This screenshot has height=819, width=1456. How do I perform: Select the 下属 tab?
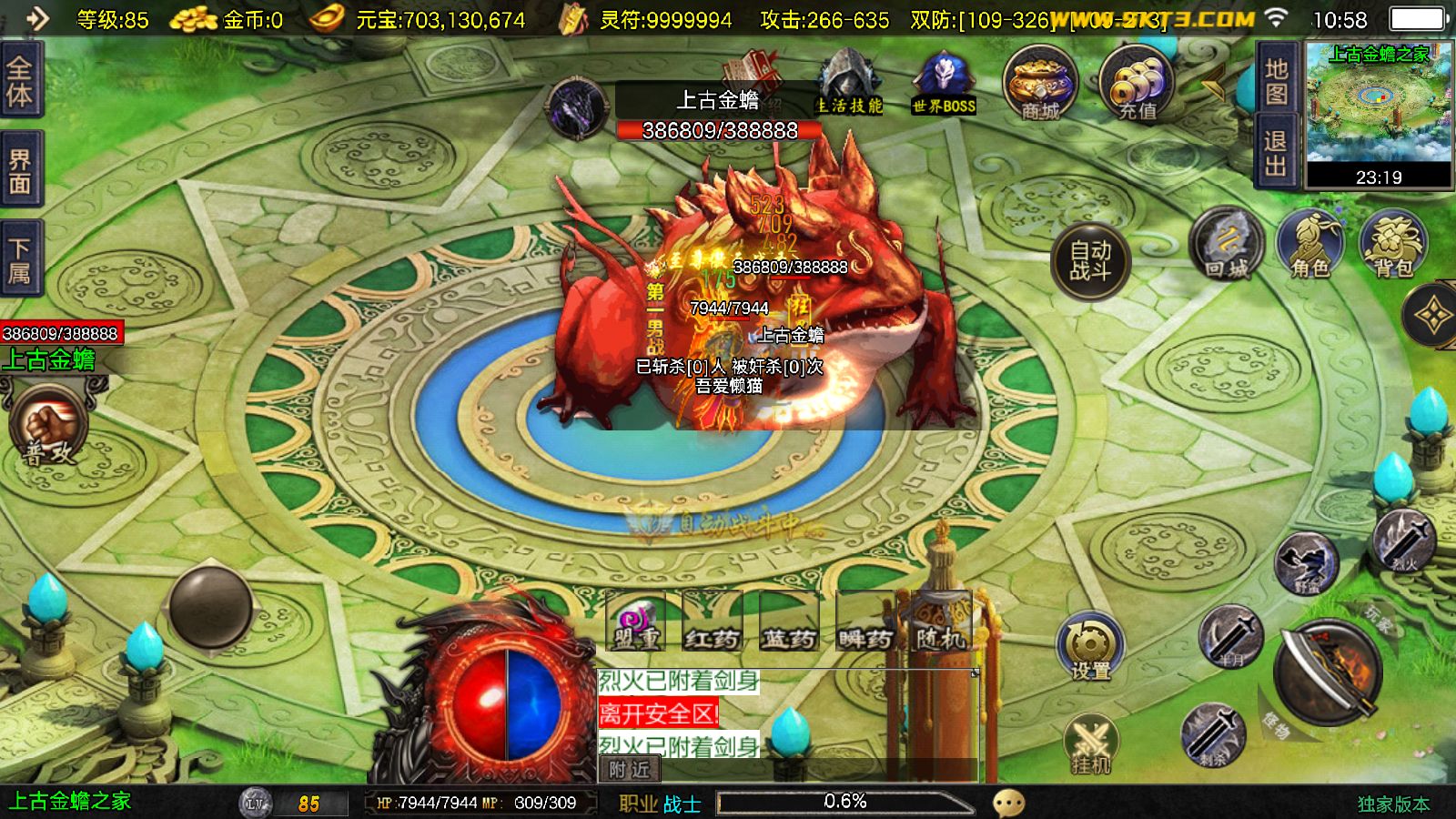click(20, 259)
